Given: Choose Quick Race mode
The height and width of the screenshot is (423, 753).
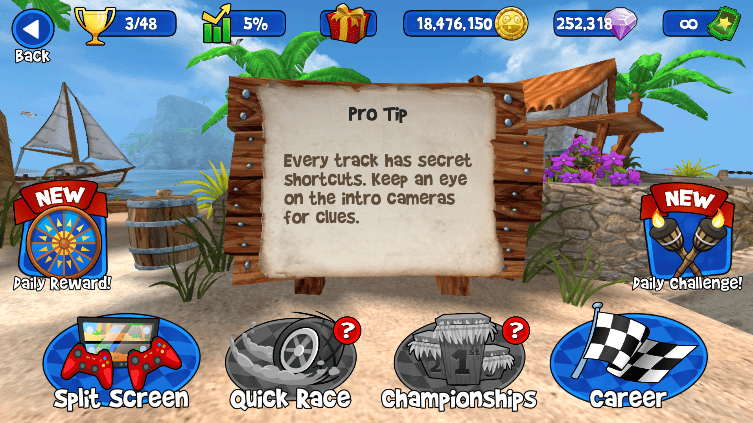Looking at the screenshot, I should pos(290,360).
